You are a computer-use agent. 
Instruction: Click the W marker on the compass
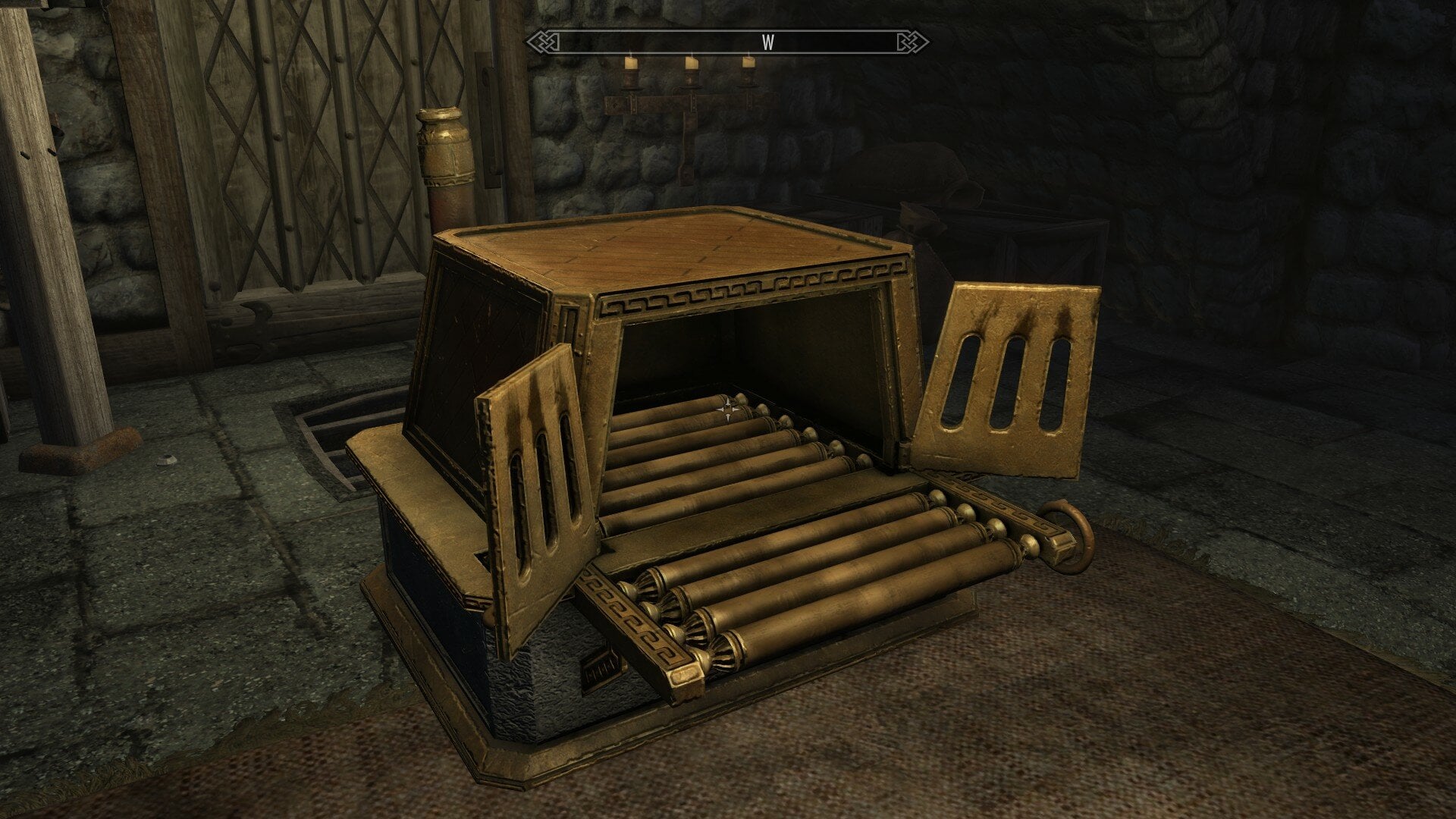coord(767,42)
